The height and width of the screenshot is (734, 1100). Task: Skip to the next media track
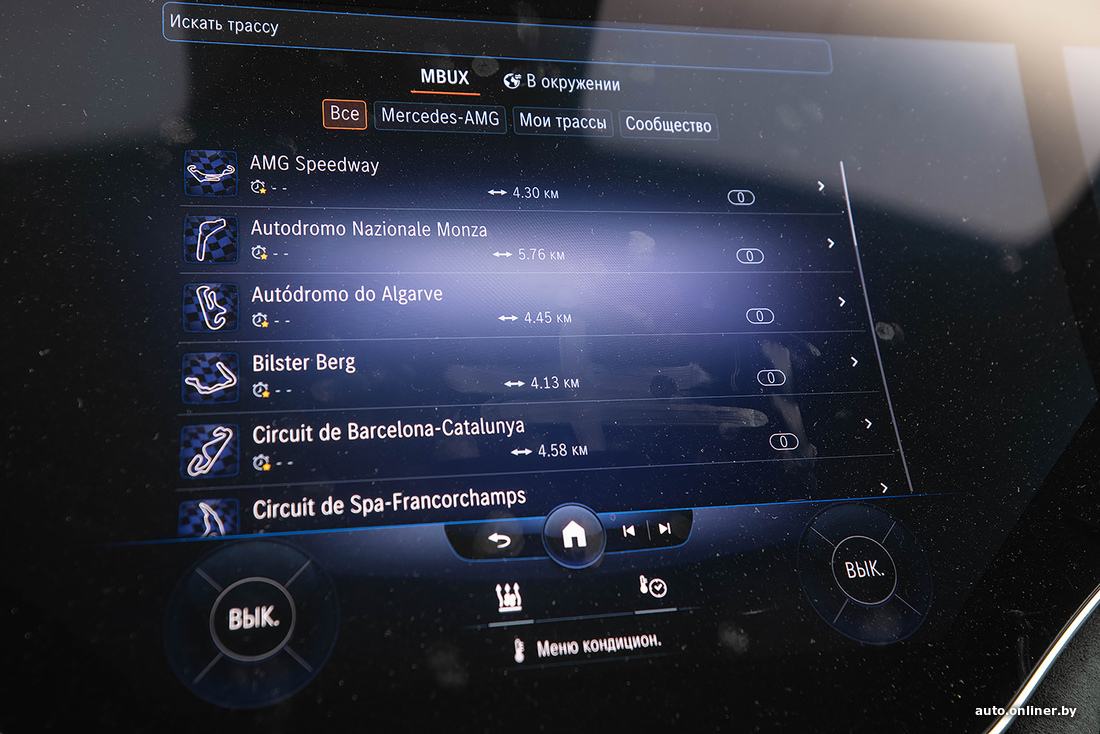[664, 529]
